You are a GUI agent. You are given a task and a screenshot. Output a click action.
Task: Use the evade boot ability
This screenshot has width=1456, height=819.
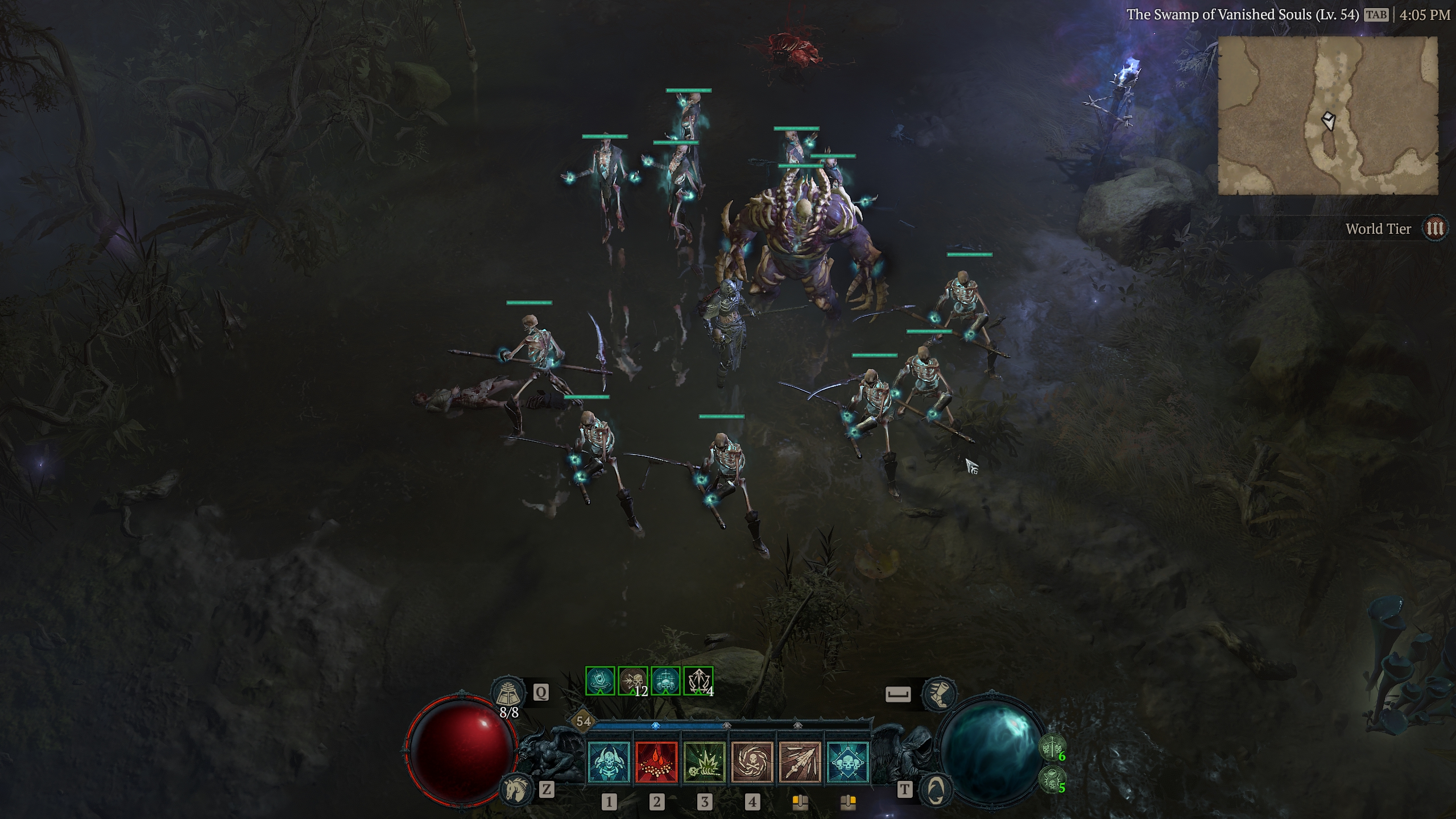tap(940, 694)
